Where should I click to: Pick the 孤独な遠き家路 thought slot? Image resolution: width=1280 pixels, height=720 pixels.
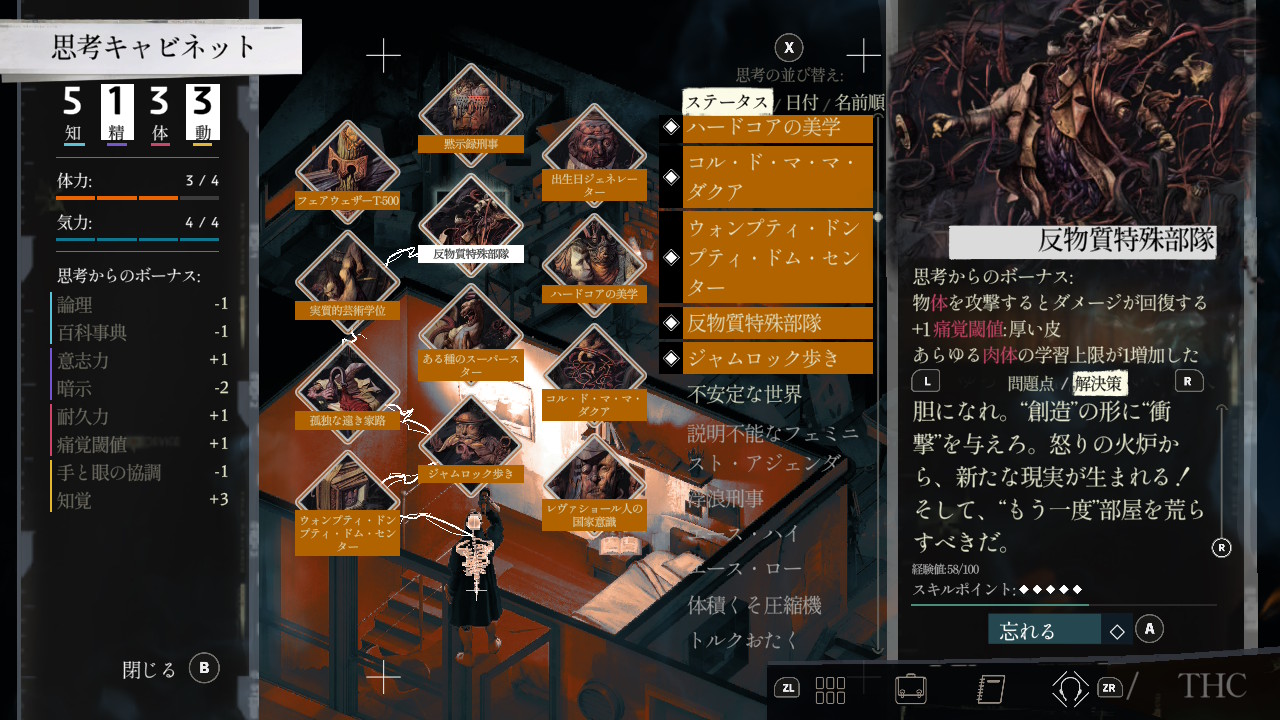point(348,390)
